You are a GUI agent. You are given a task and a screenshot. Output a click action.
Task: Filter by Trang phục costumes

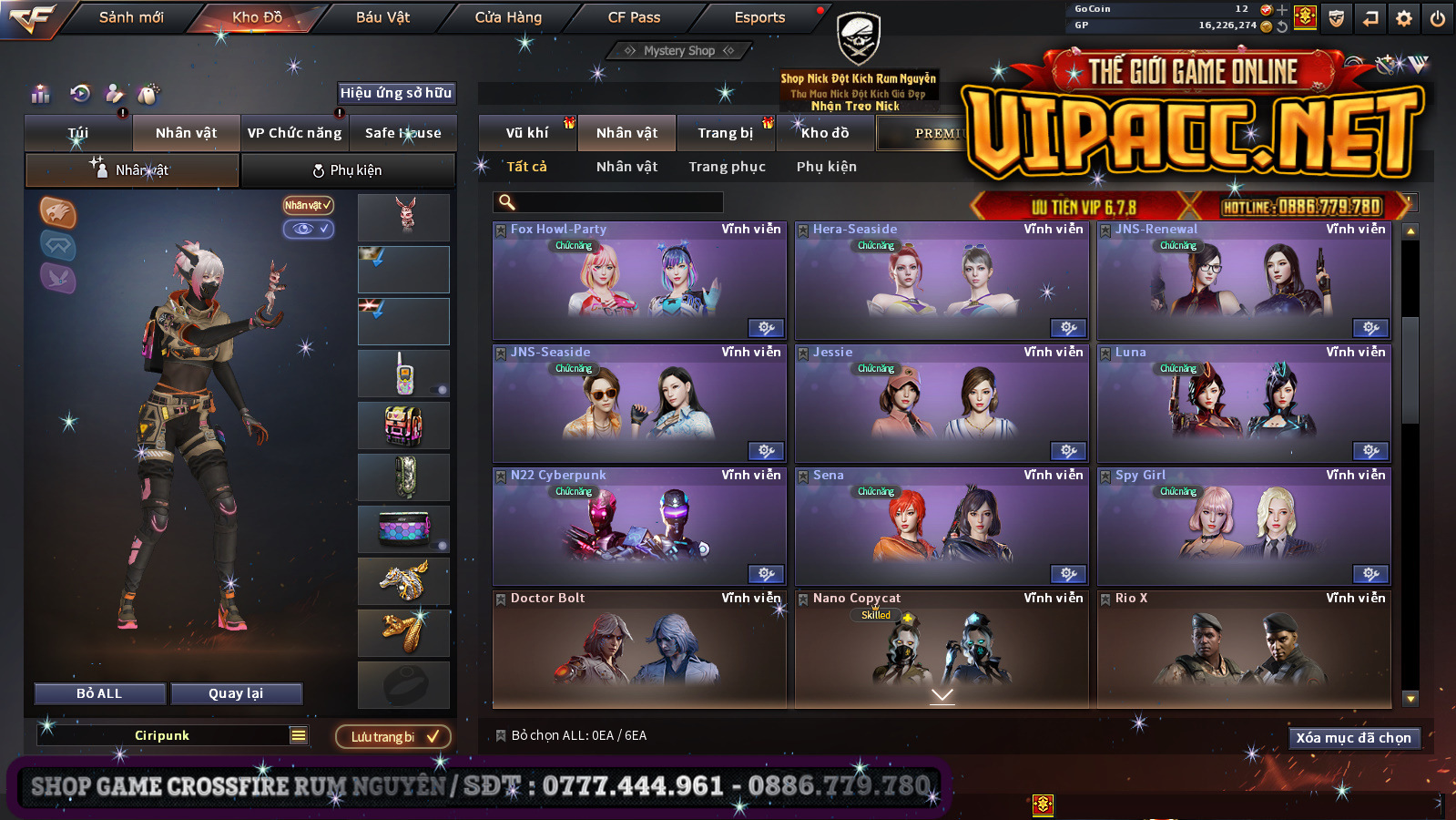[727, 167]
